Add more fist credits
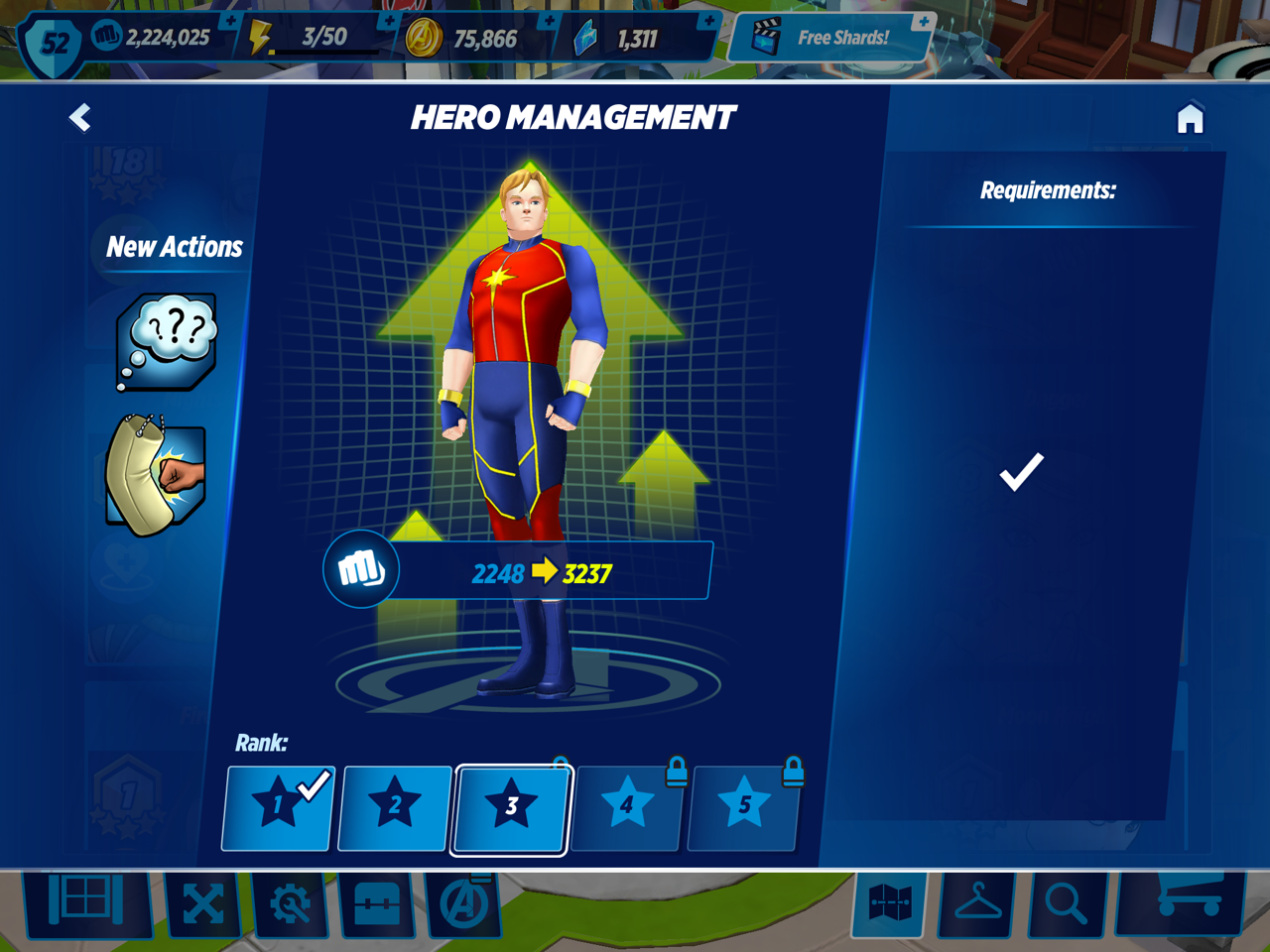The width and height of the screenshot is (1270, 952). click(230, 21)
